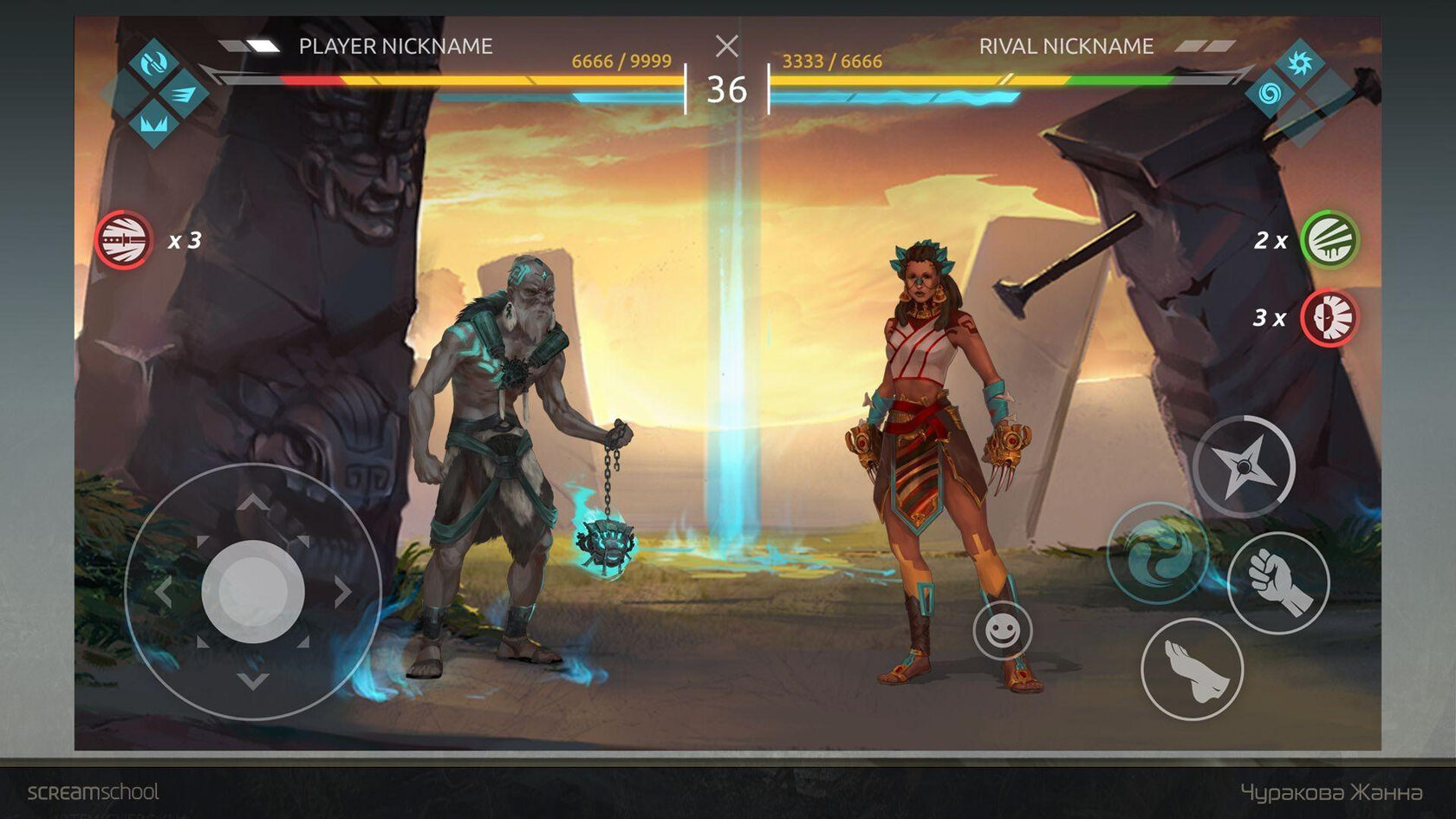1456x819 pixels.
Task: Tap the shuriken ranged attack button
Action: click(1244, 466)
